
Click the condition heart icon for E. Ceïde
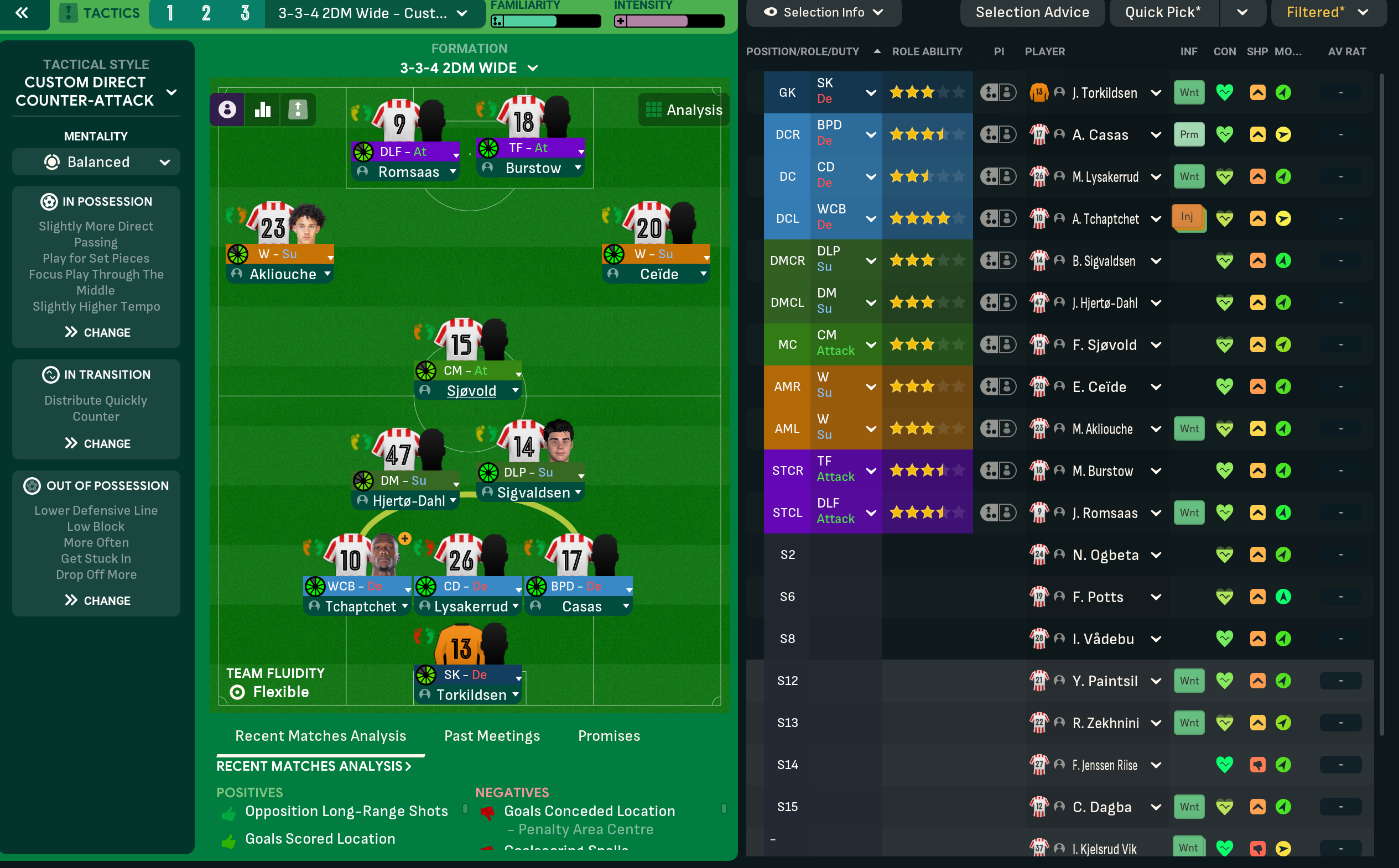[1225, 386]
